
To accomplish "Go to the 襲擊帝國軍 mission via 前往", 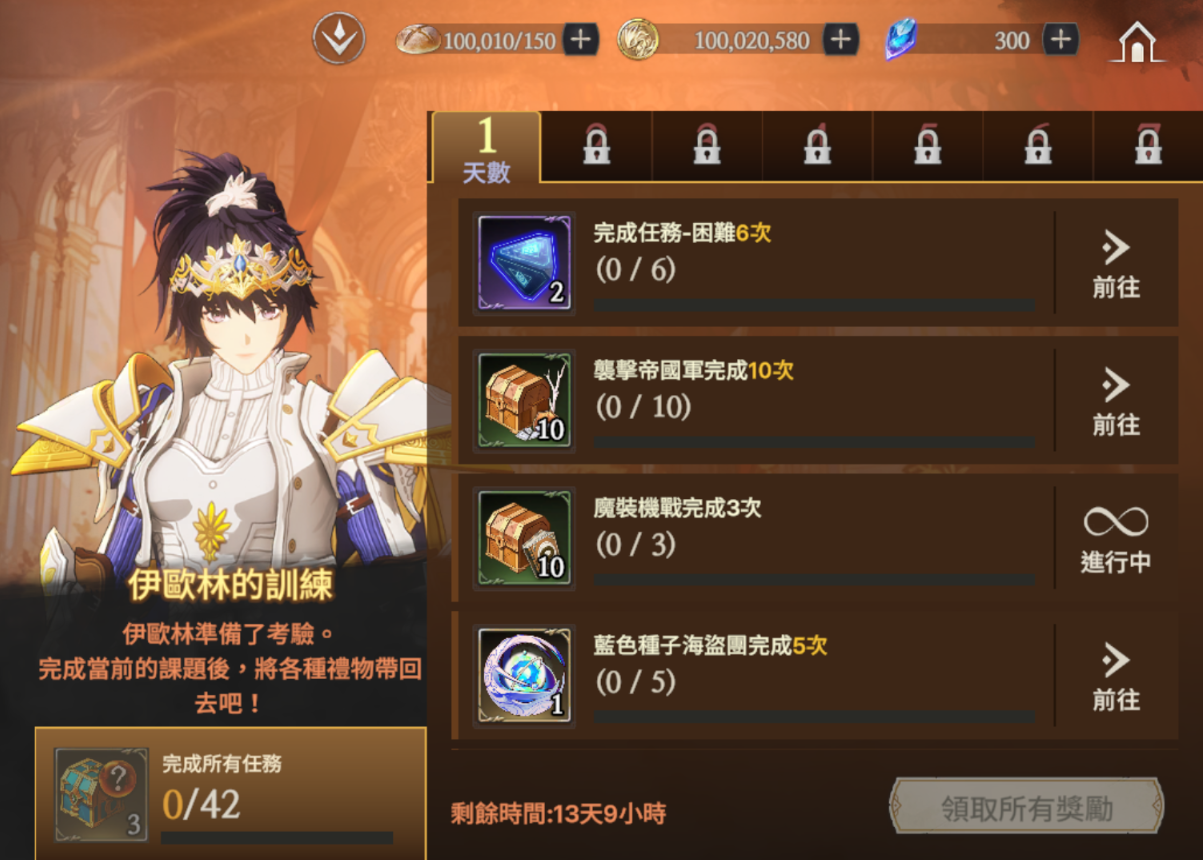I will pyautogui.click(x=1116, y=401).
